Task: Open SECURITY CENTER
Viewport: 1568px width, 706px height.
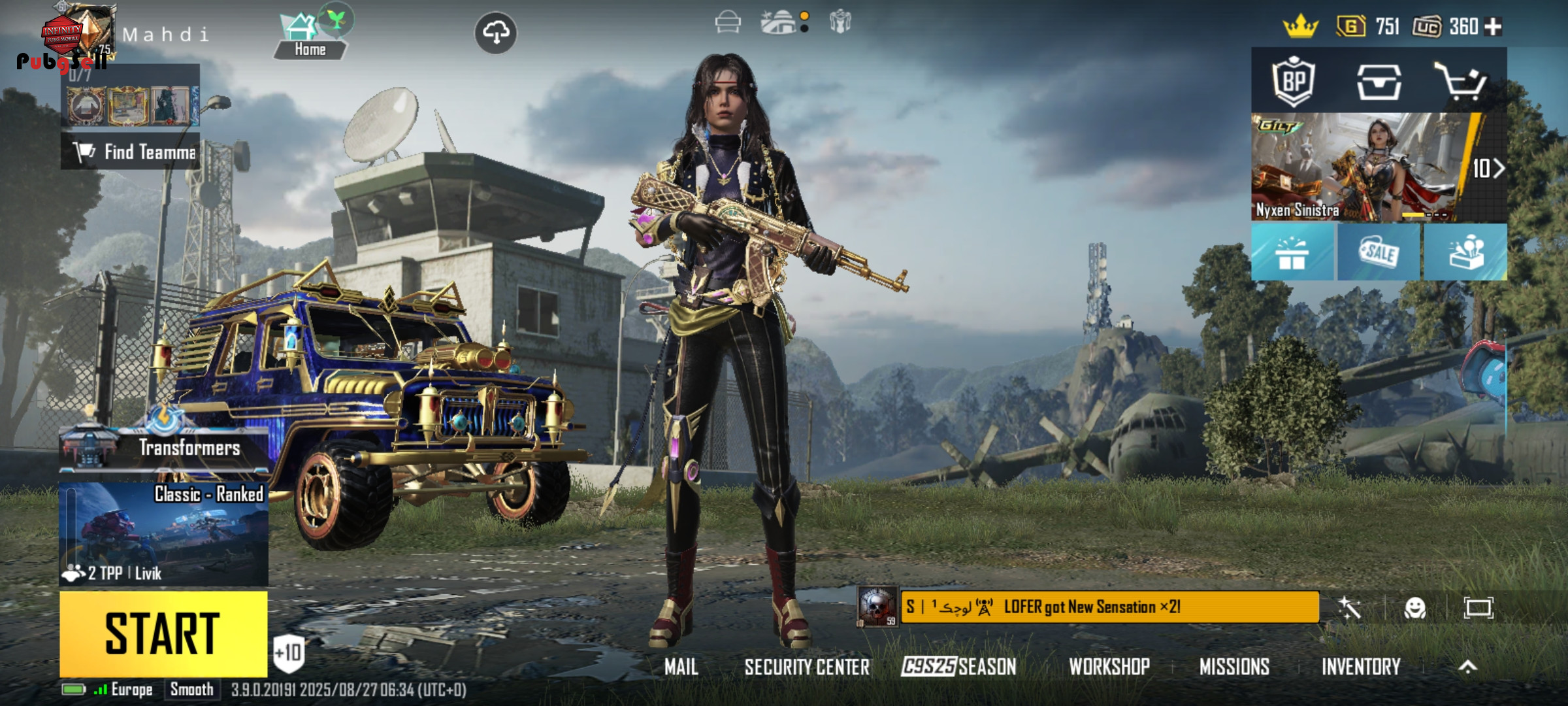Action: (807, 667)
